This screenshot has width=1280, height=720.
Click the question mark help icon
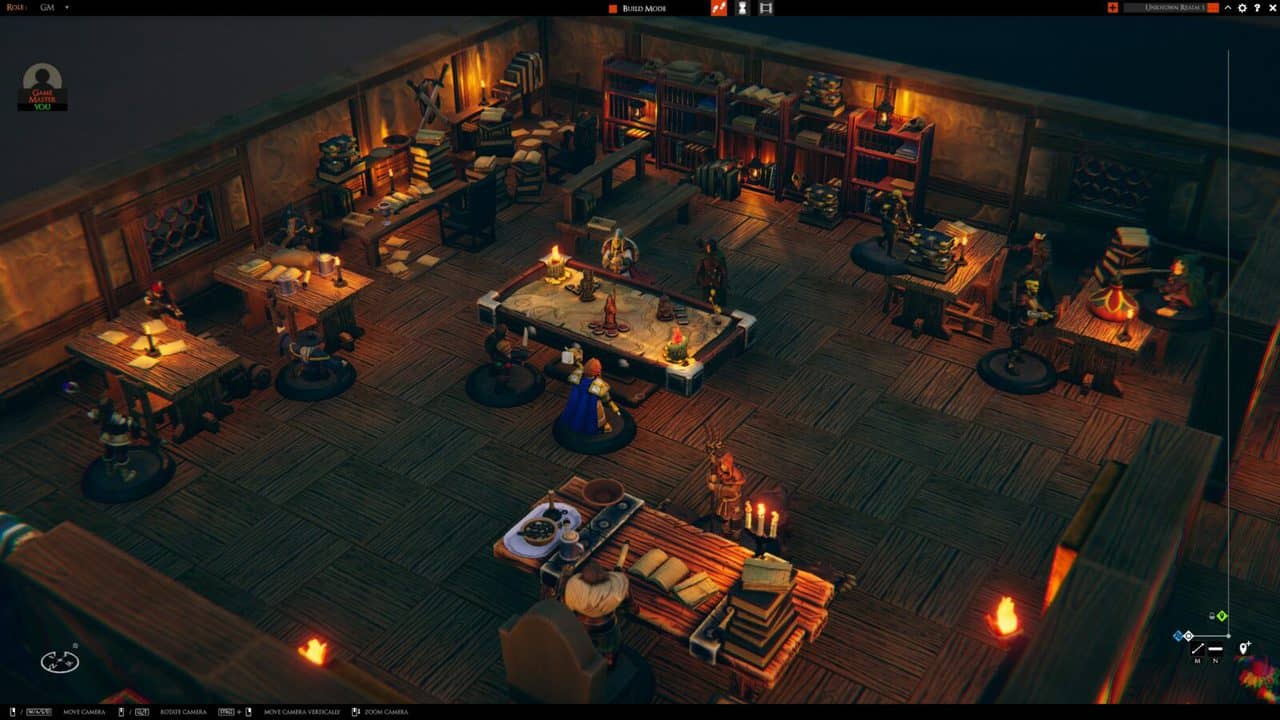click(1257, 8)
